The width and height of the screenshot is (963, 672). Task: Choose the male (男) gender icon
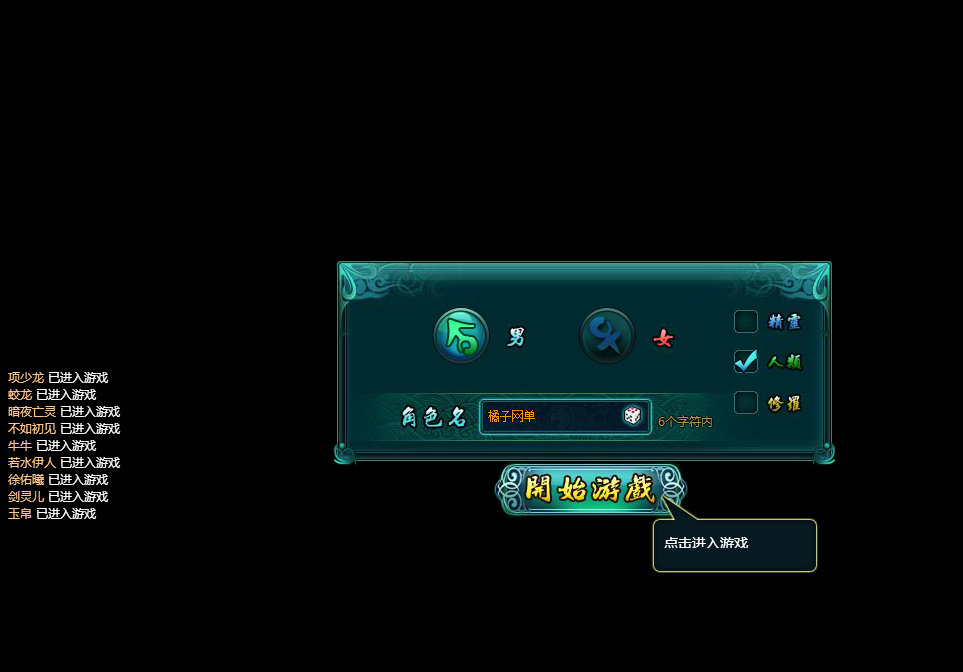click(461, 336)
